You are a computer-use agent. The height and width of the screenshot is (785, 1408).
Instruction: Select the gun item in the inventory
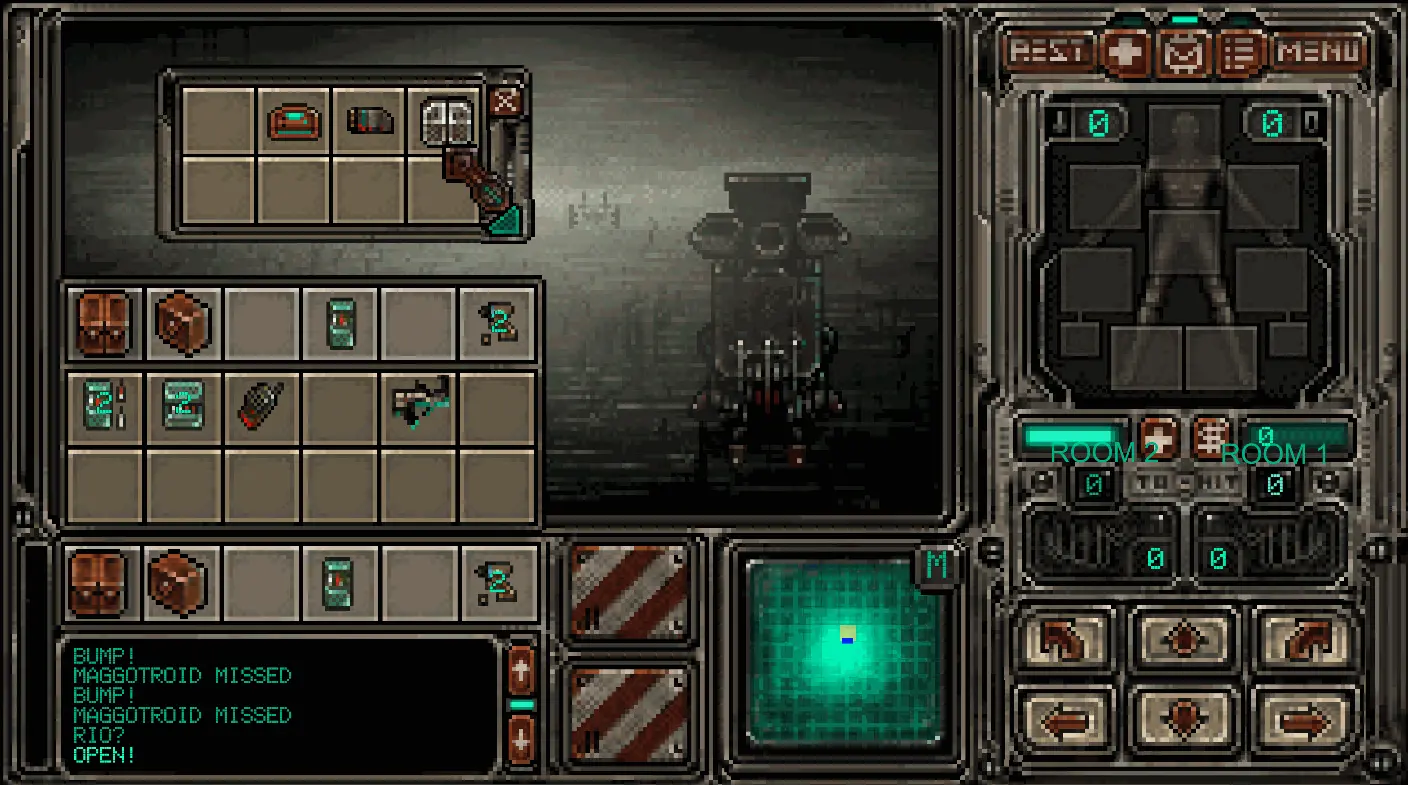click(x=420, y=403)
